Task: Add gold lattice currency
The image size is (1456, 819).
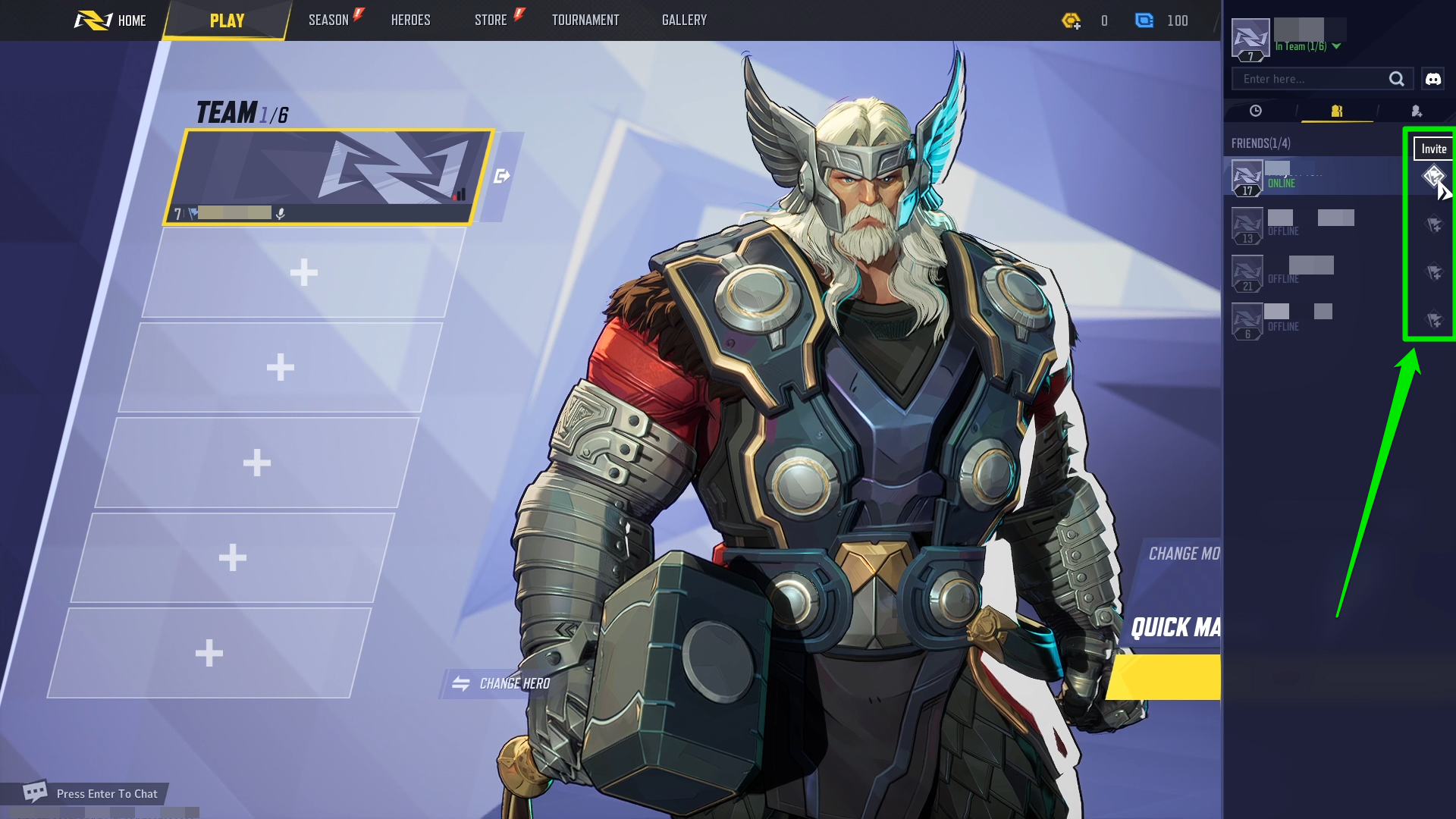Action: (1071, 21)
